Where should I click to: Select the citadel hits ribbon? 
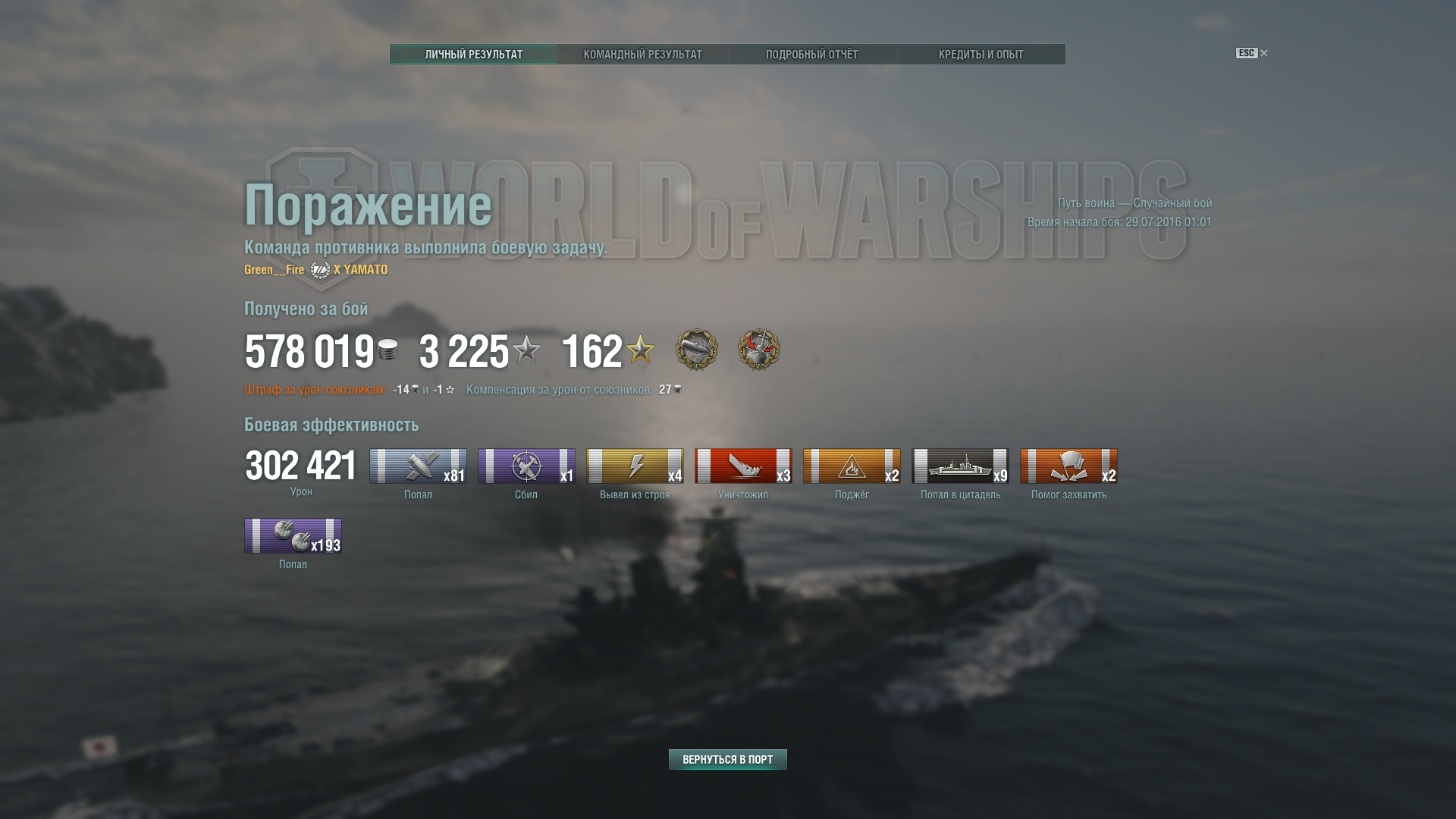[960, 466]
